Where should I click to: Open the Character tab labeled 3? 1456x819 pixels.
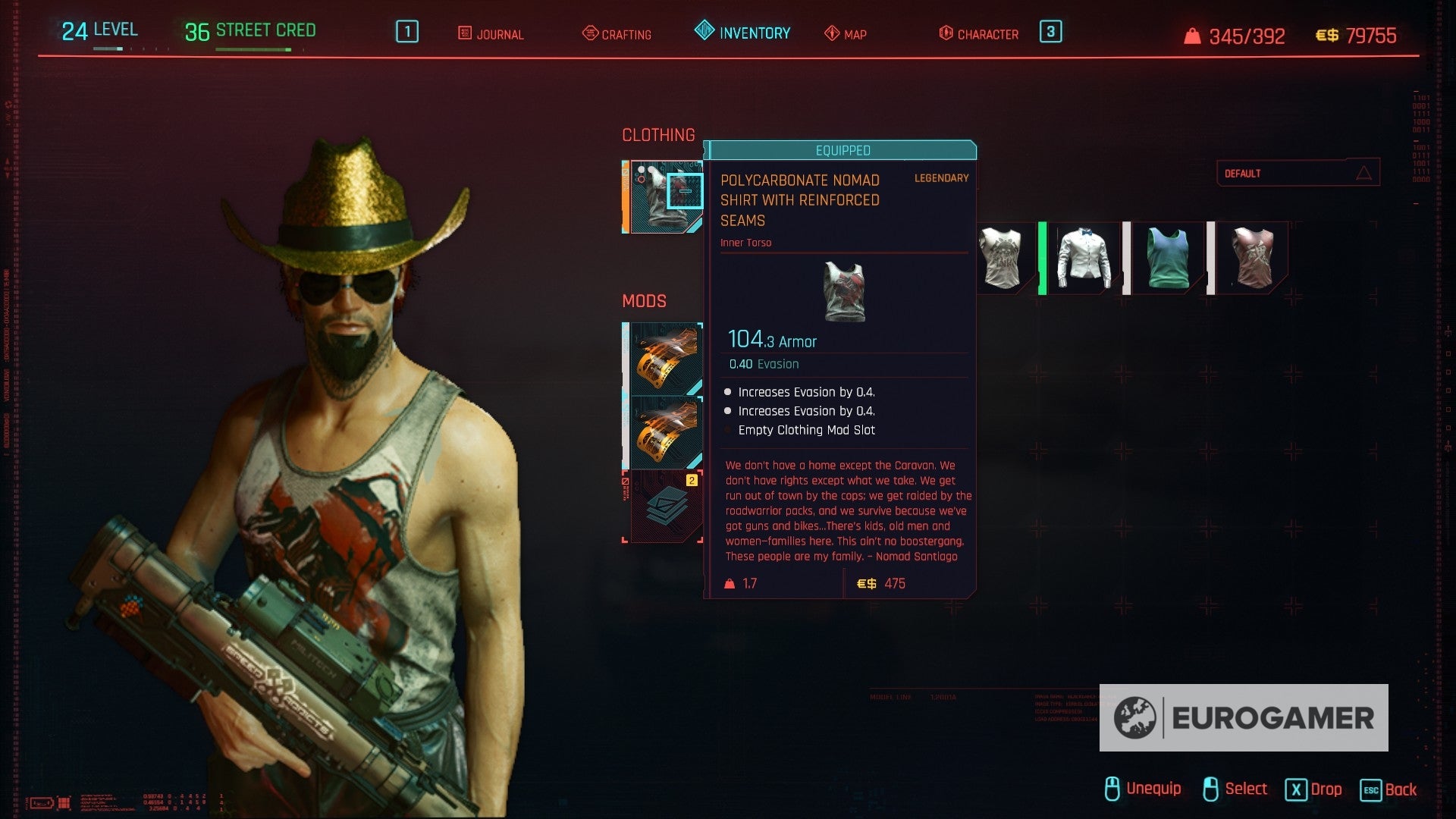click(1050, 33)
